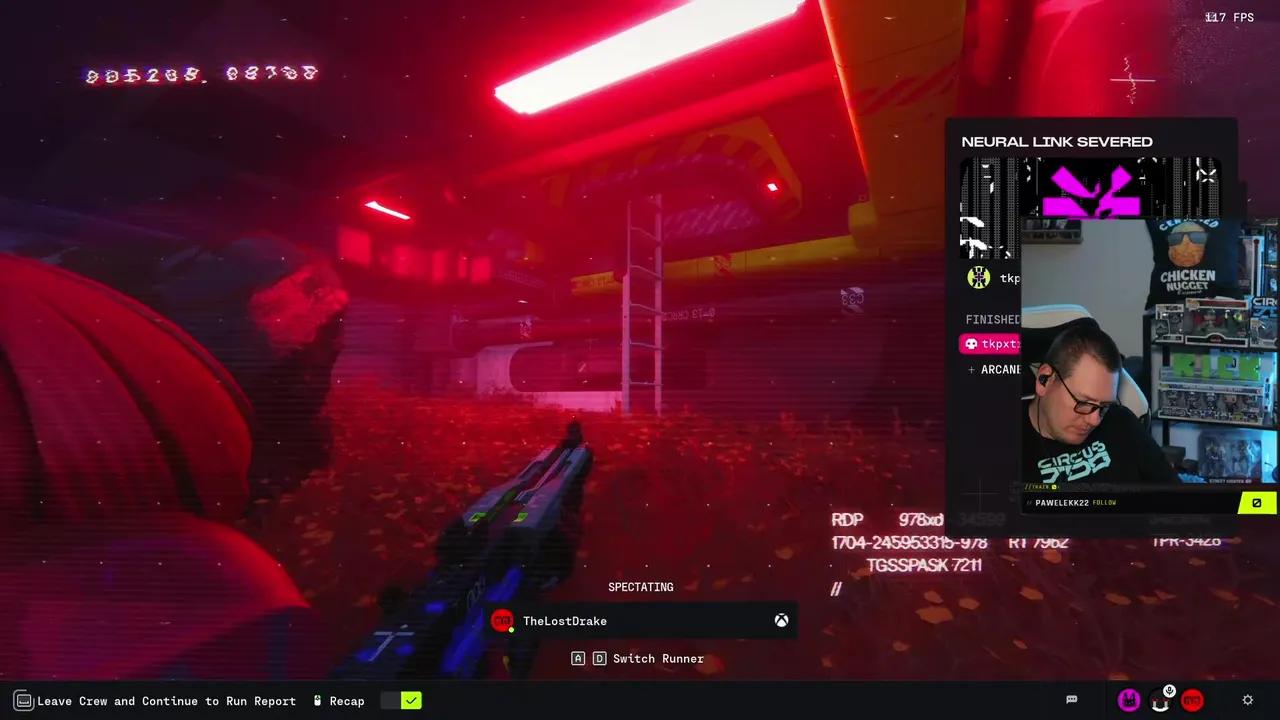The height and width of the screenshot is (720, 1280).
Task: Toggle the yellow slash control on the webcam
Action: coord(1257,502)
